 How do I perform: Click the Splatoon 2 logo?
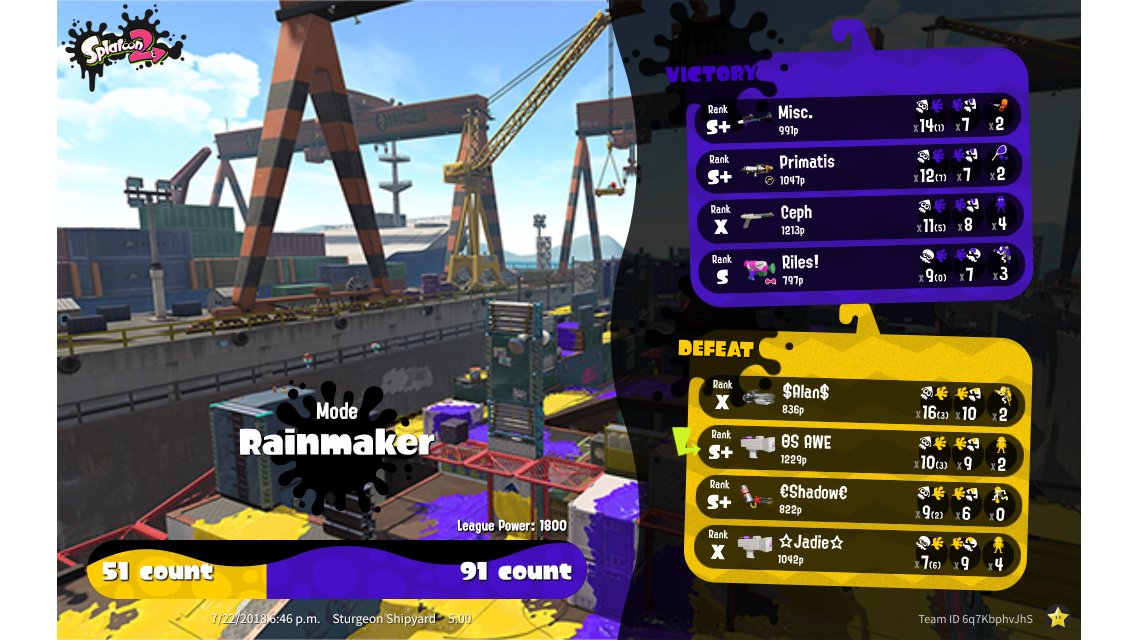122,47
